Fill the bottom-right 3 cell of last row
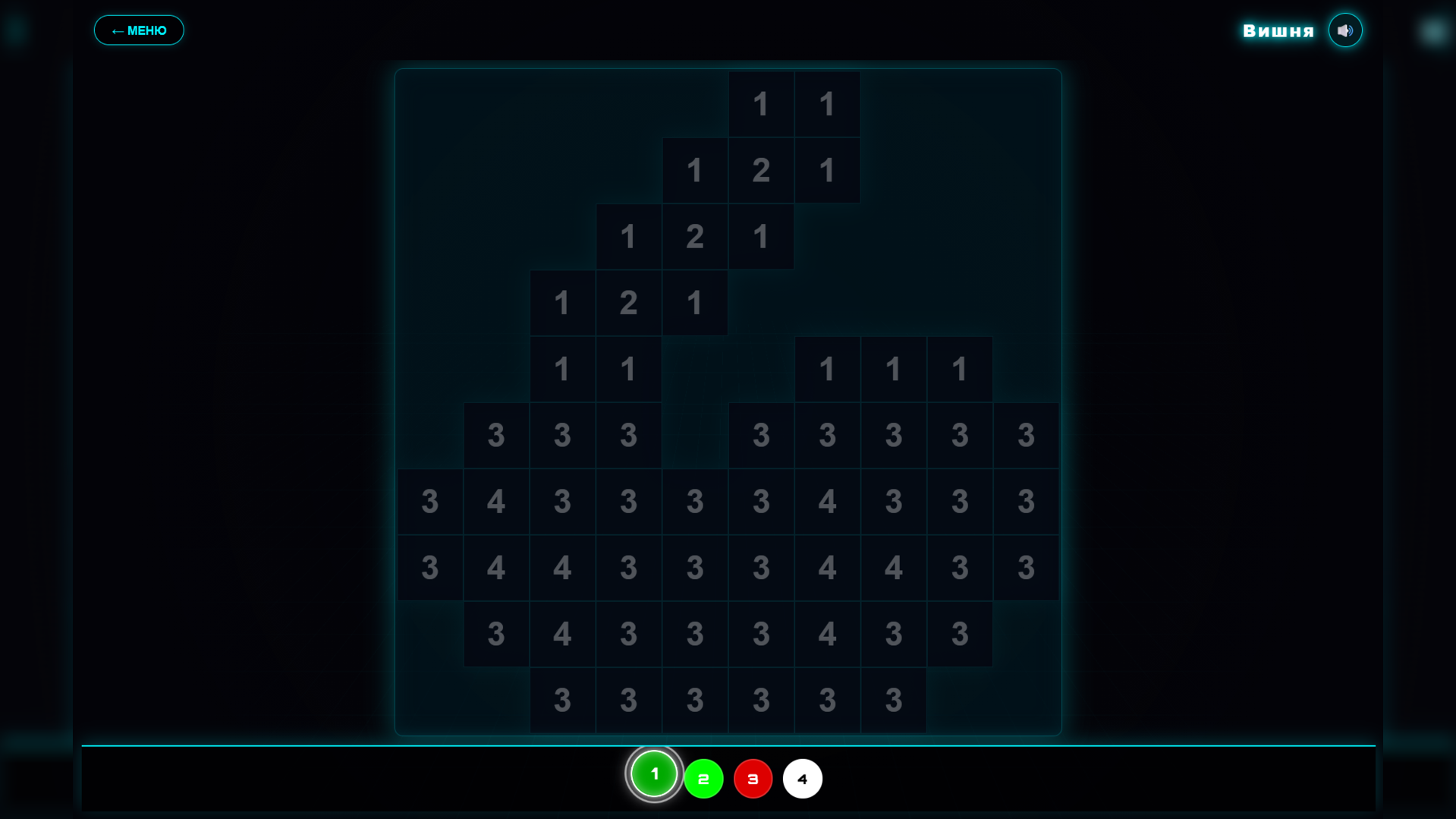1456x819 pixels. pos(893,699)
